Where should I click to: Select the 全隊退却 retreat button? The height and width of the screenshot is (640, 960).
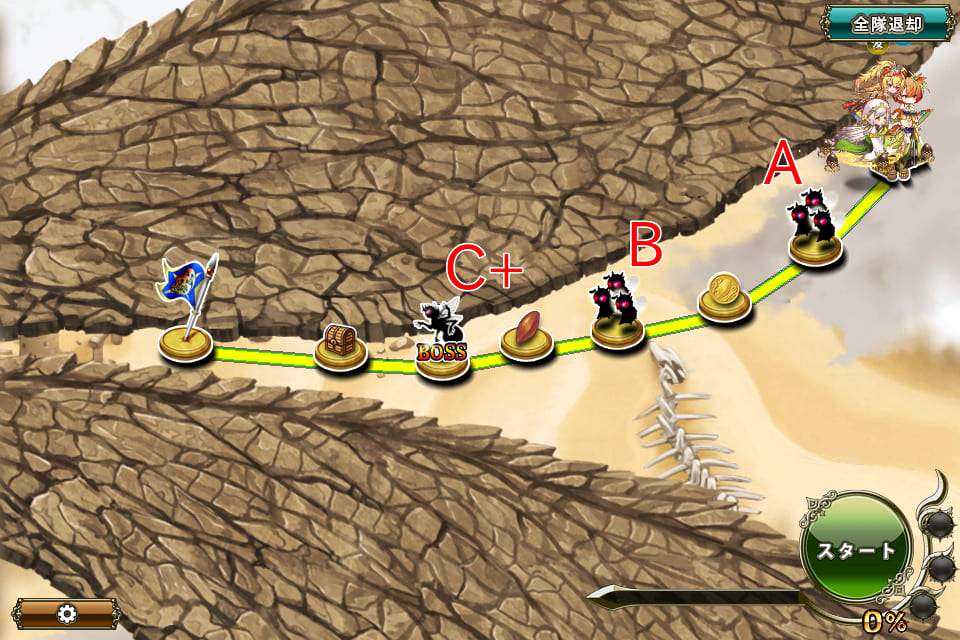pos(887,23)
